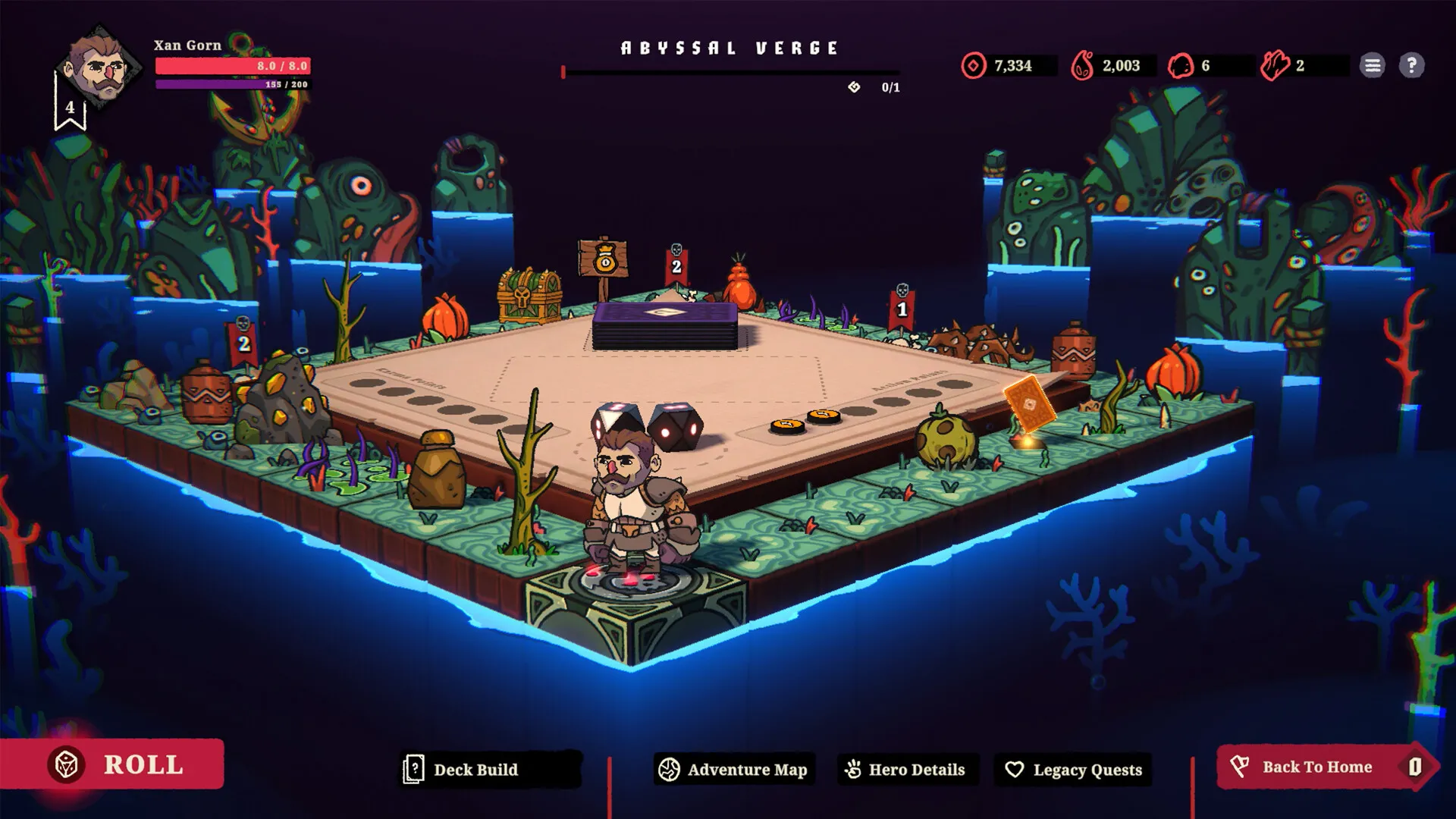Go Back To Home

[1318, 767]
